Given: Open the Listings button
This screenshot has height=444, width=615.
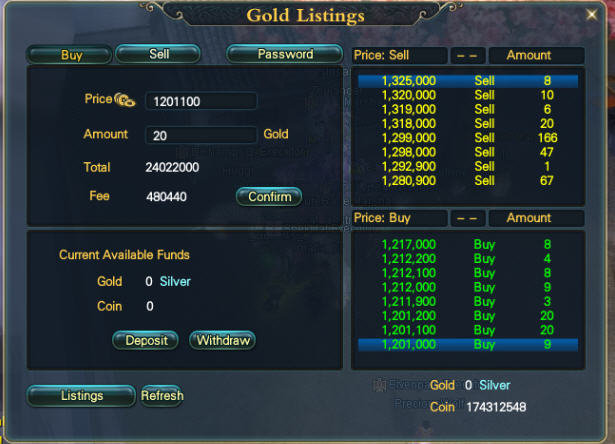Looking at the screenshot, I should point(81,396).
